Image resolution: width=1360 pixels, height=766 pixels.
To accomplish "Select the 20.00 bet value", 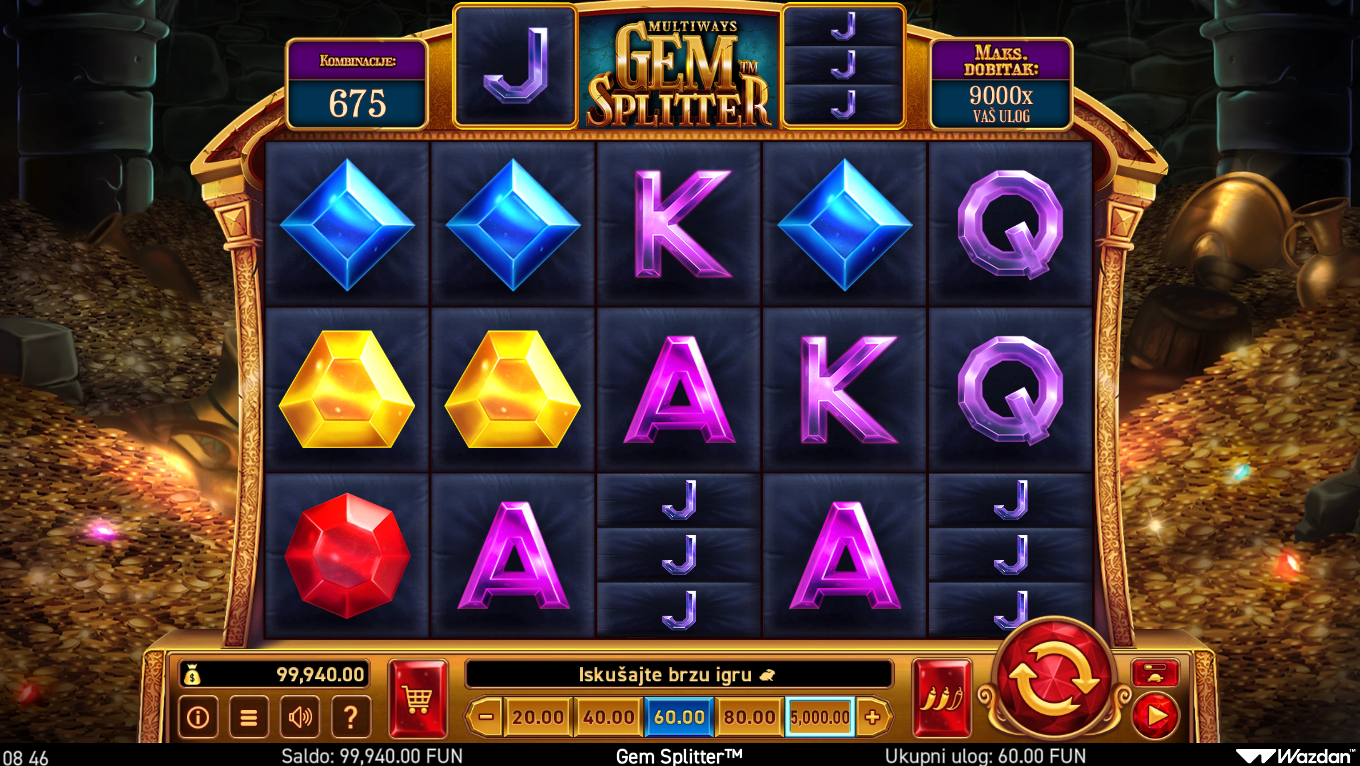I will pos(538,716).
